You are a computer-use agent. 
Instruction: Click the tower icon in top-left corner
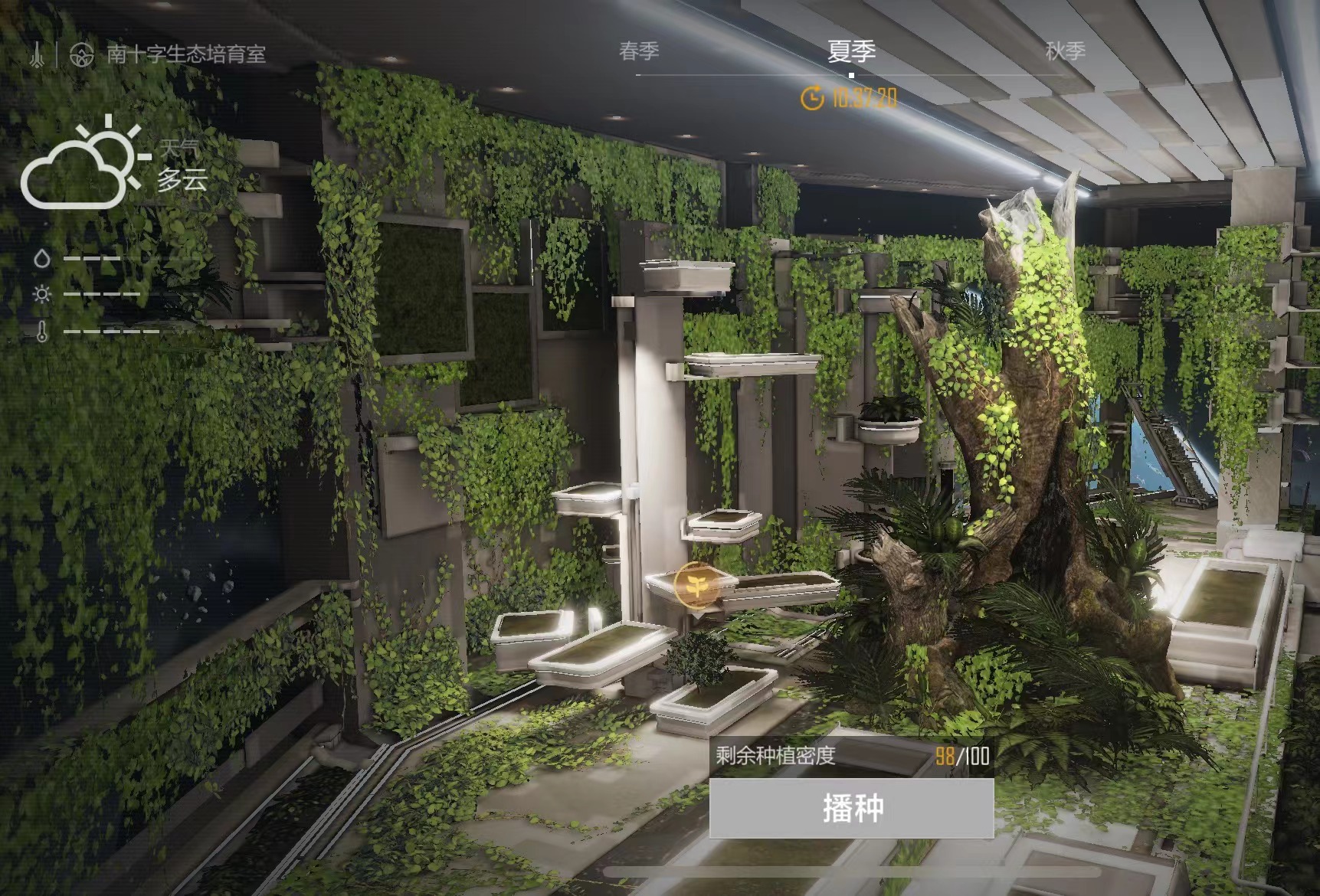[37, 54]
